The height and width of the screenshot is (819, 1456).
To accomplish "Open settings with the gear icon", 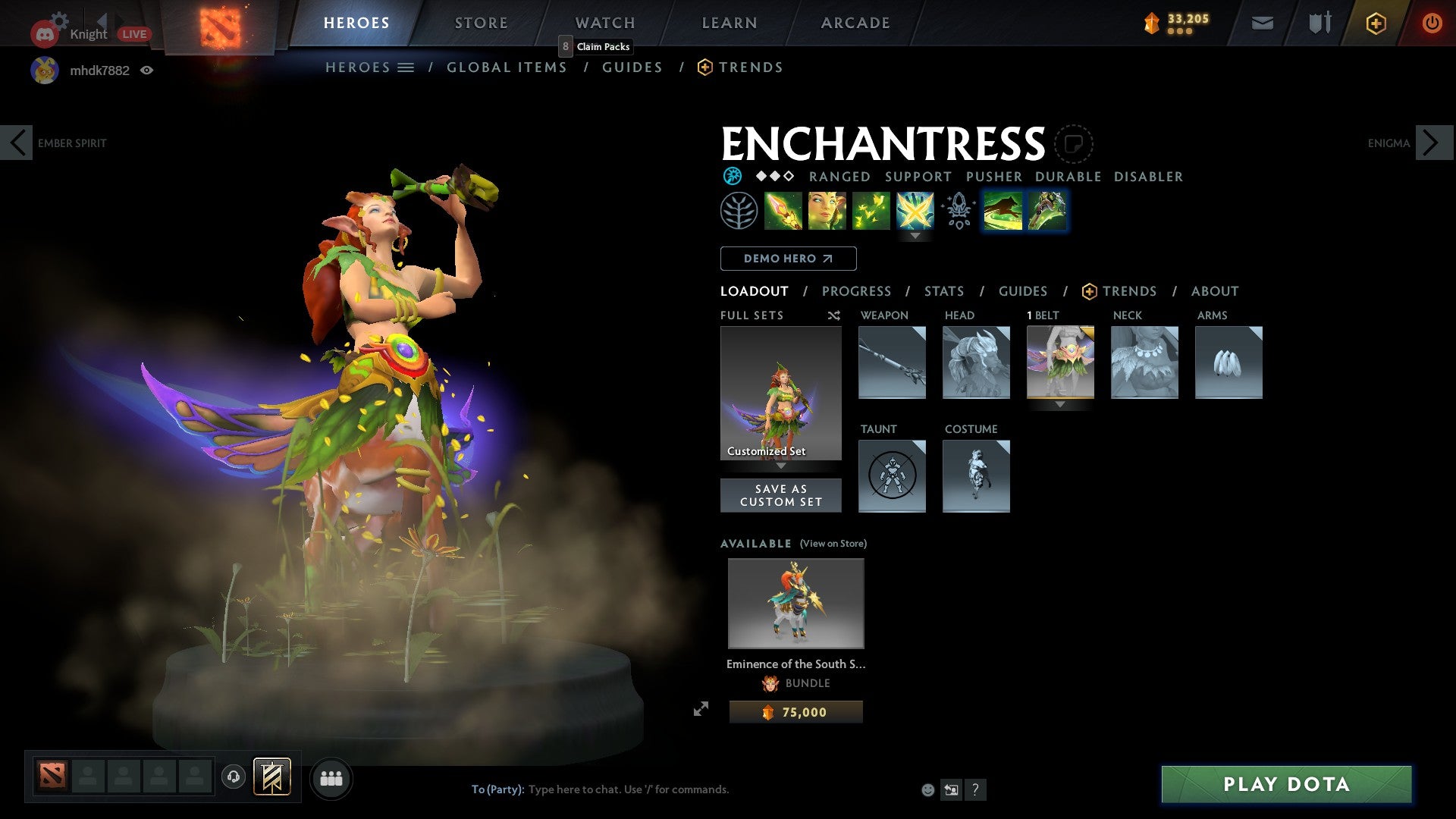I will click(x=58, y=19).
